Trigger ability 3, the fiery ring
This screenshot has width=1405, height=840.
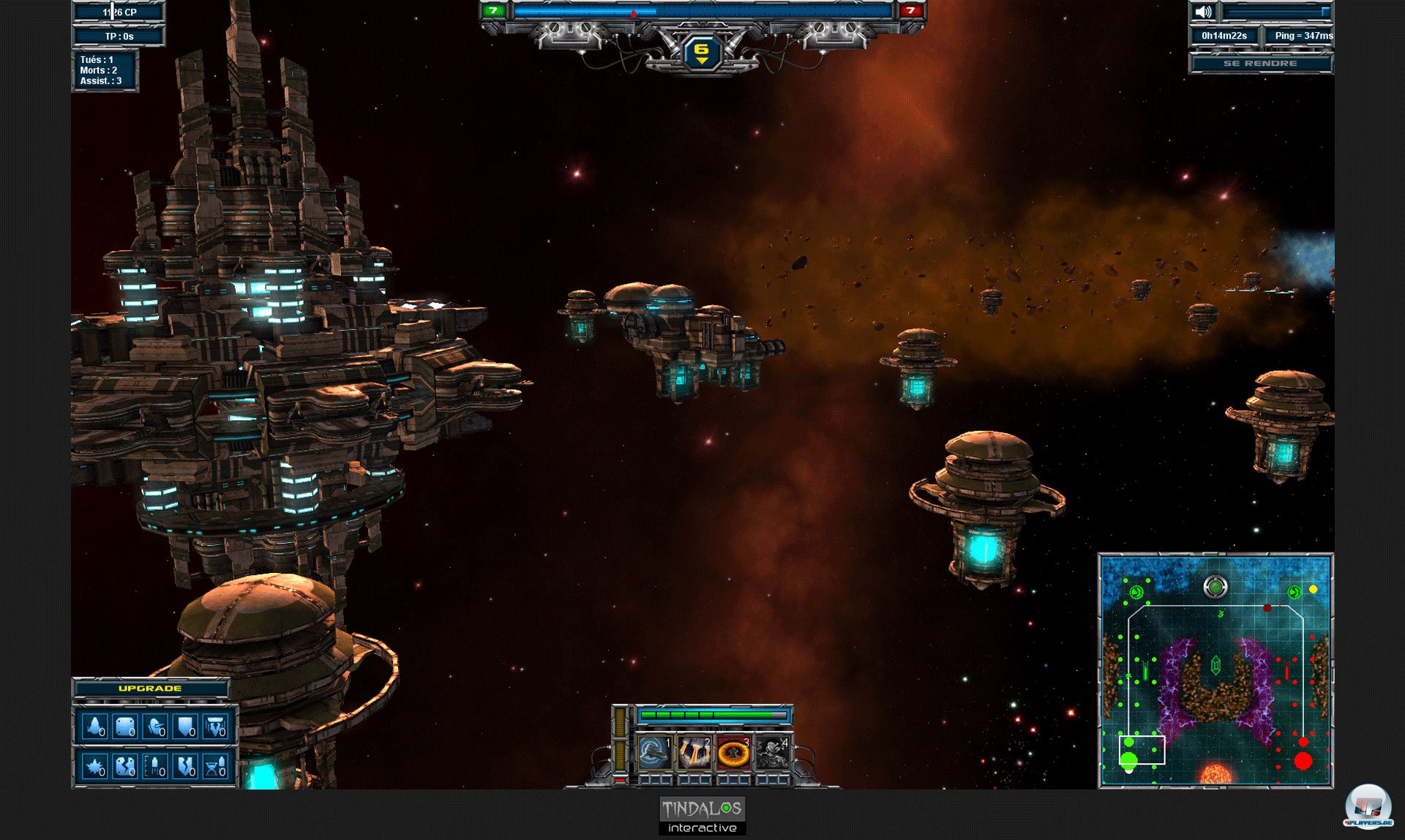click(x=733, y=752)
